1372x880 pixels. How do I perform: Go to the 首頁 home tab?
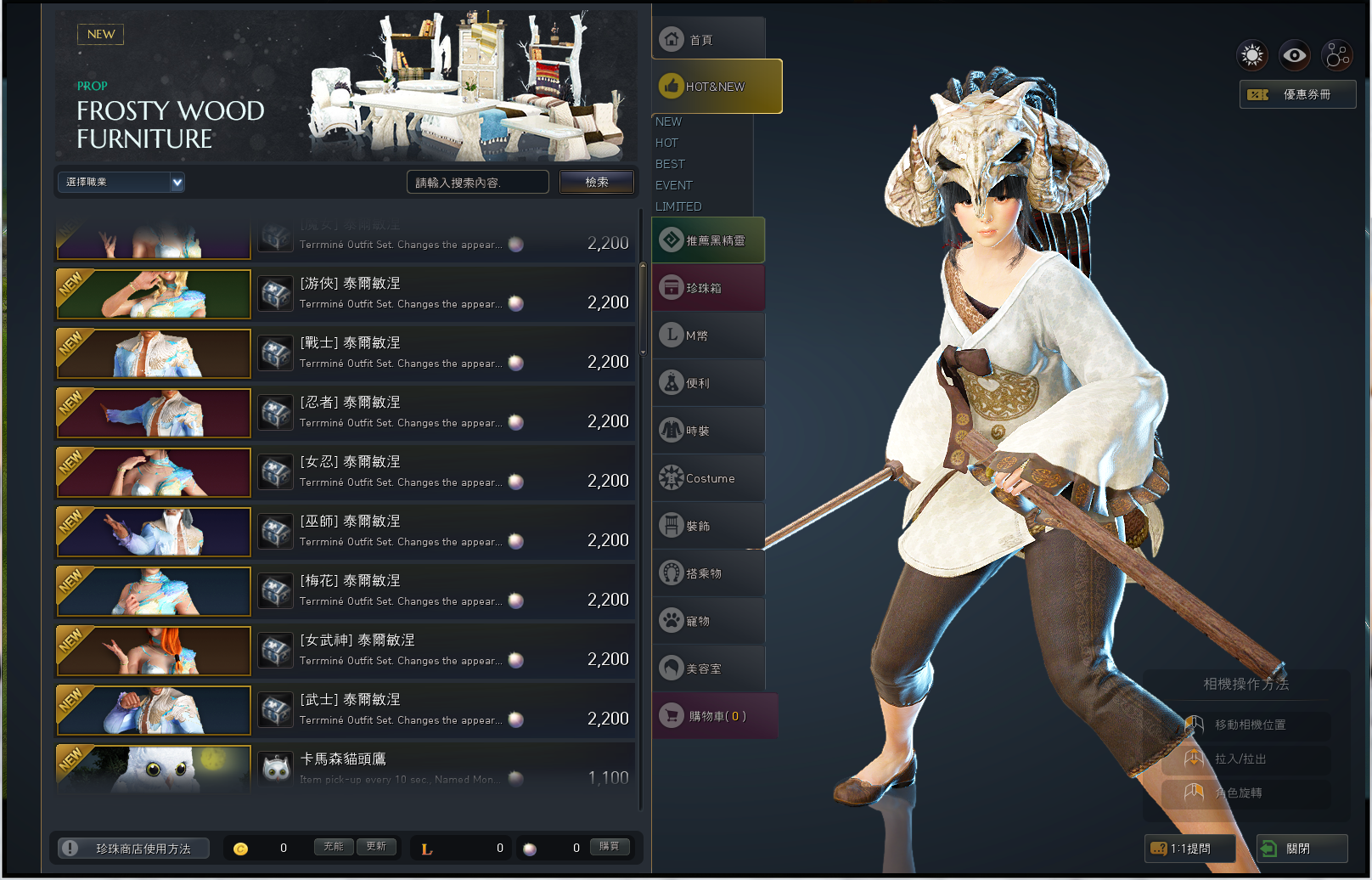[708, 39]
